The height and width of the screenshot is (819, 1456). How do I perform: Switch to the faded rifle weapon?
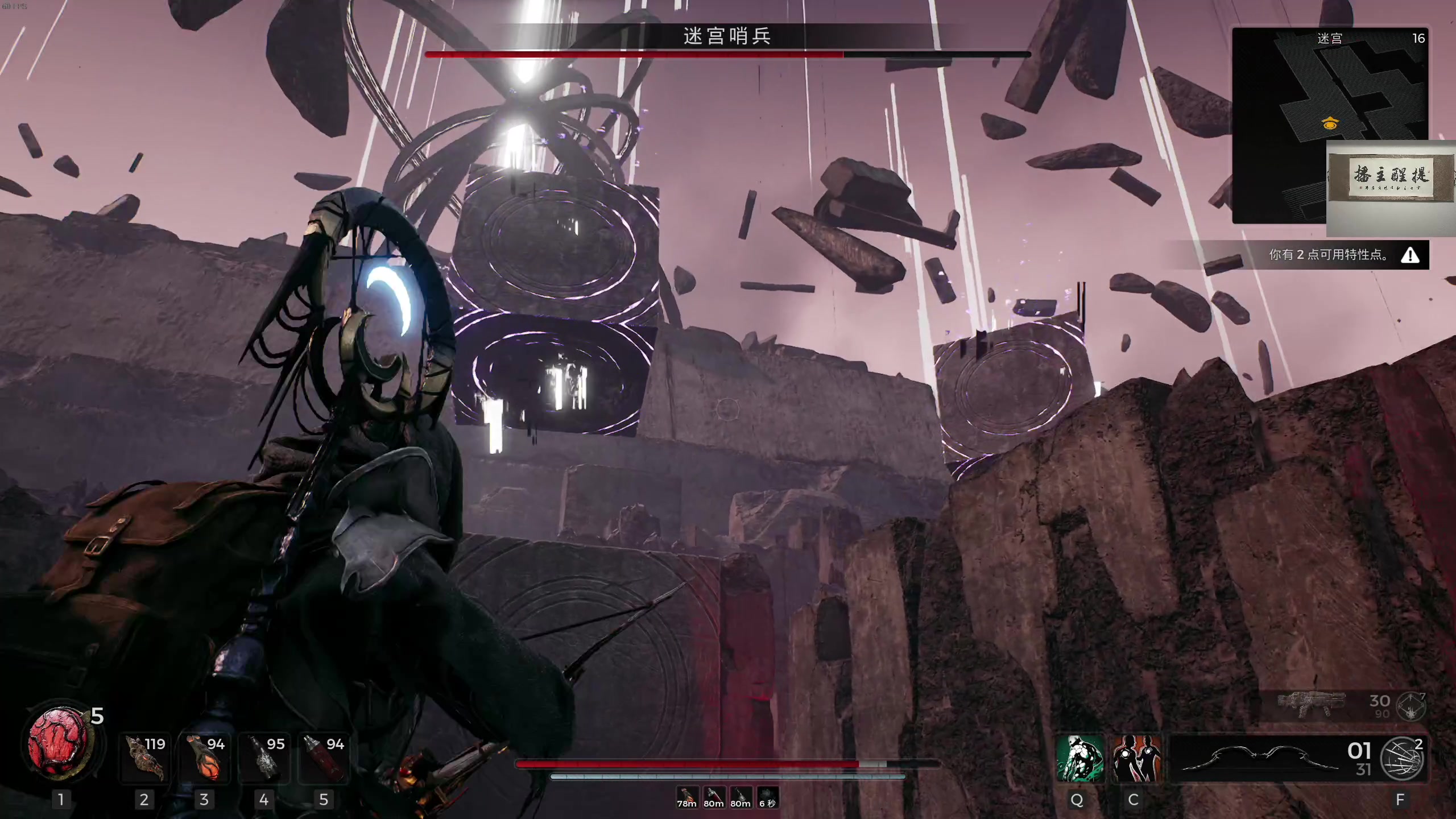click(x=1312, y=705)
